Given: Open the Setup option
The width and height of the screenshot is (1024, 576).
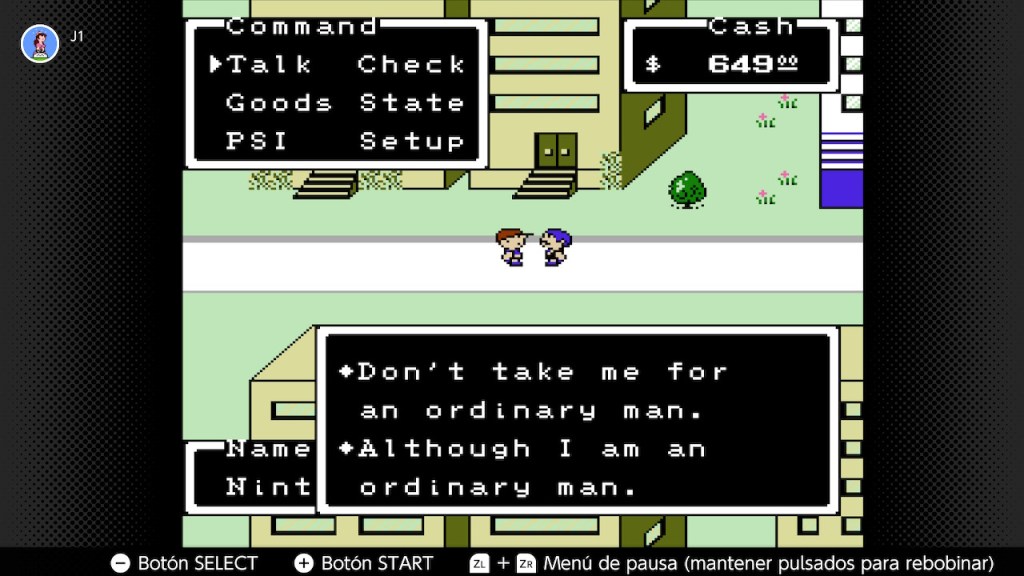Looking at the screenshot, I should point(411,142).
